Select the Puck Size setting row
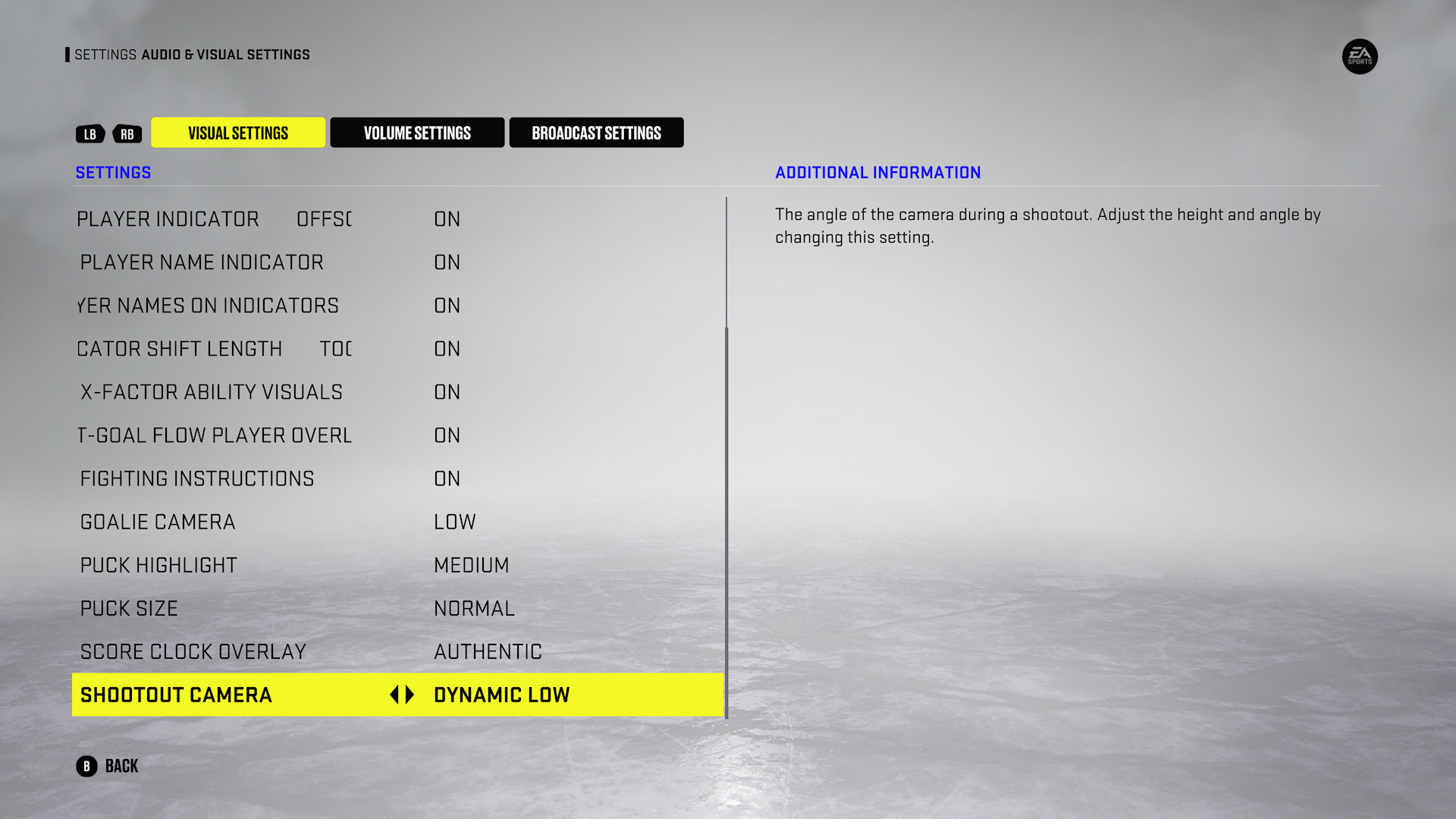Screen dimensions: 1456x819 pos(303,607)
